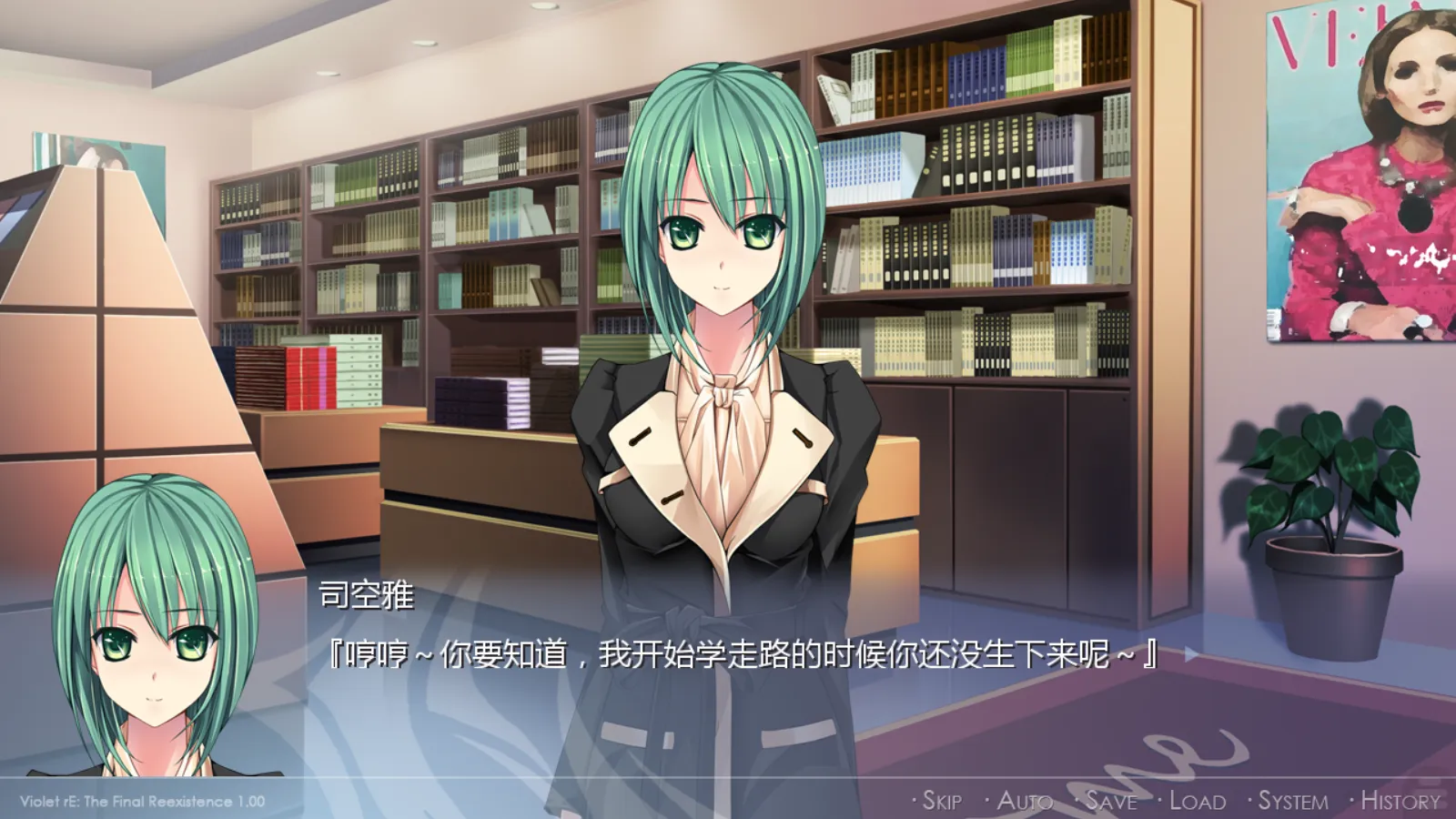Open the Save screen
Viewport: 1456px width, 819px height.
click(1110, 799)
